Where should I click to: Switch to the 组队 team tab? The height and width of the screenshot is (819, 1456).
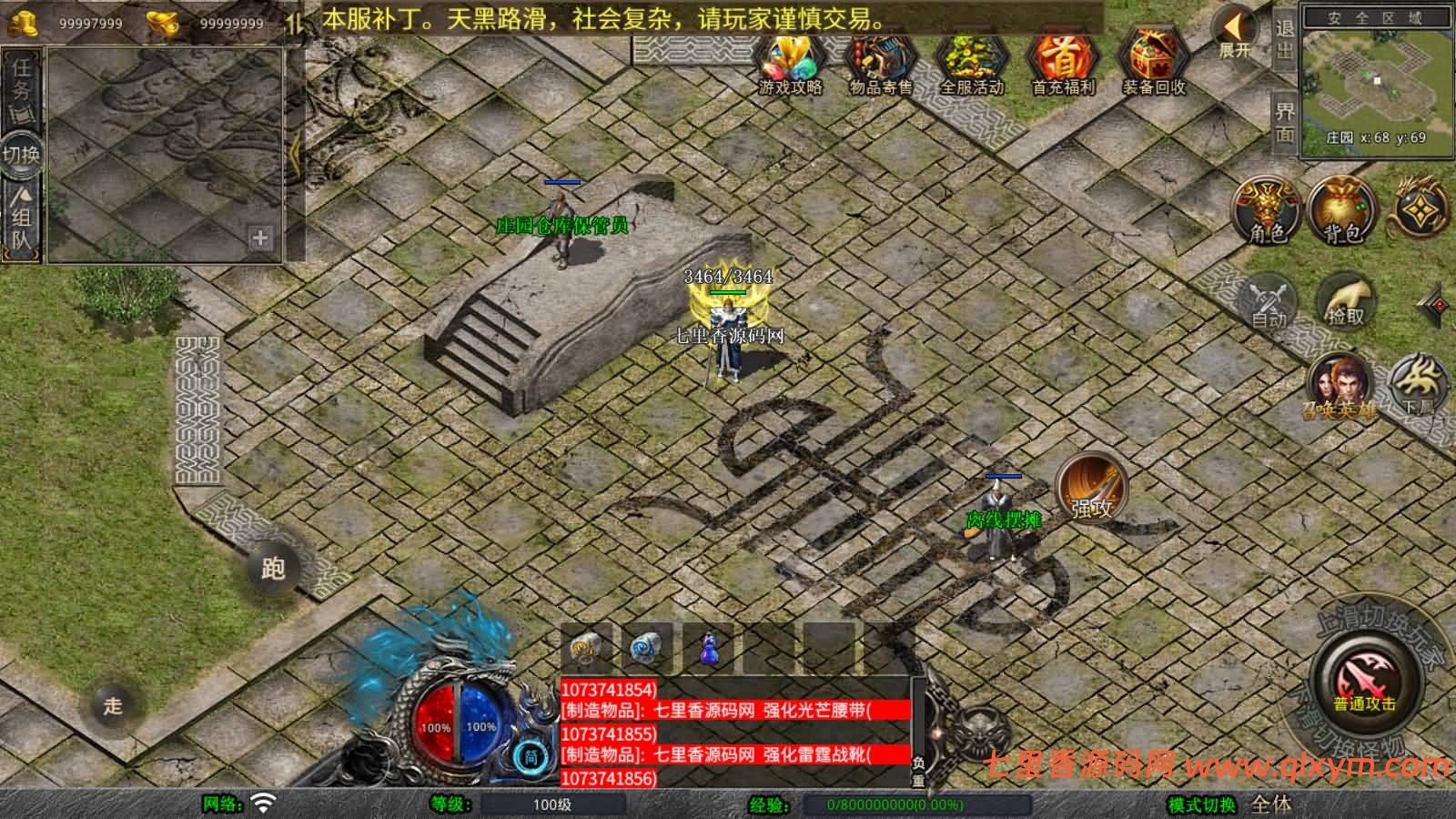pos(19,214)
